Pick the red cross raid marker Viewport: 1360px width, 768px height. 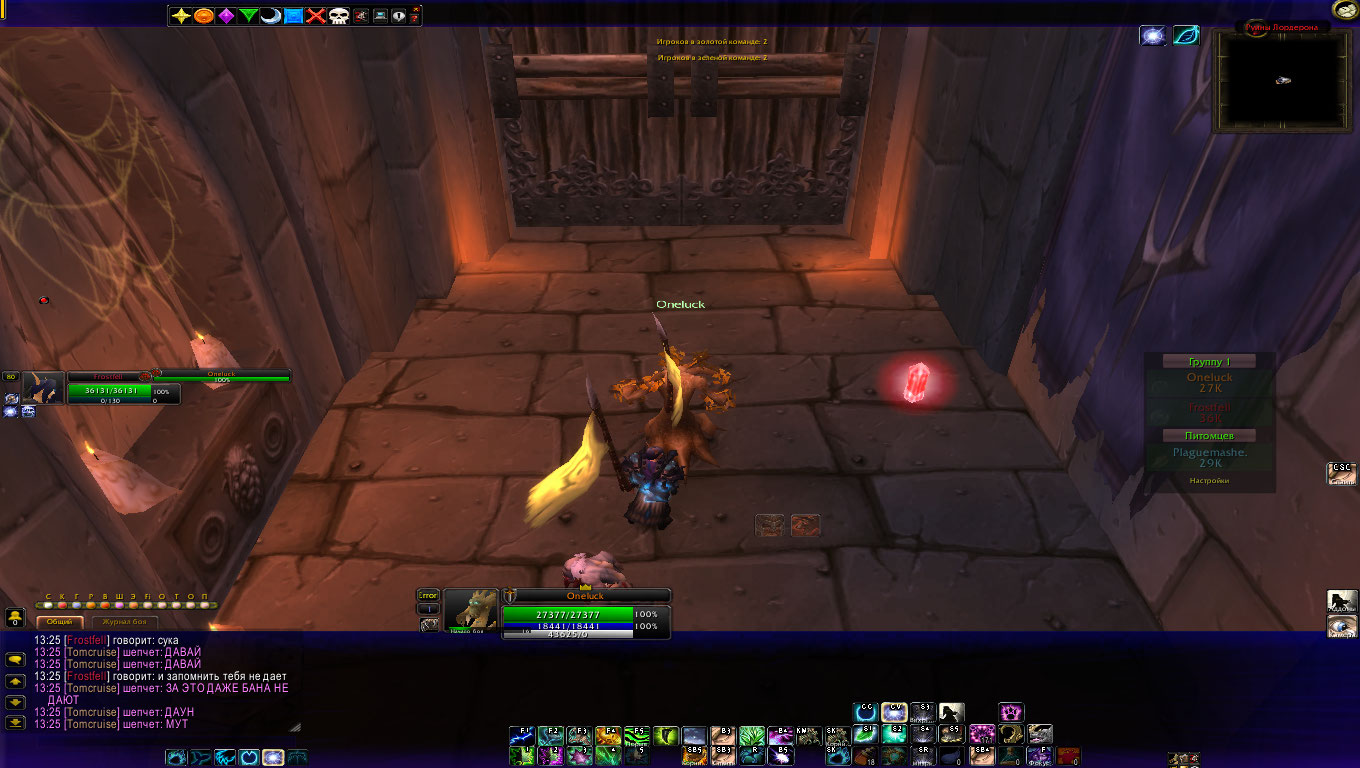316,16
